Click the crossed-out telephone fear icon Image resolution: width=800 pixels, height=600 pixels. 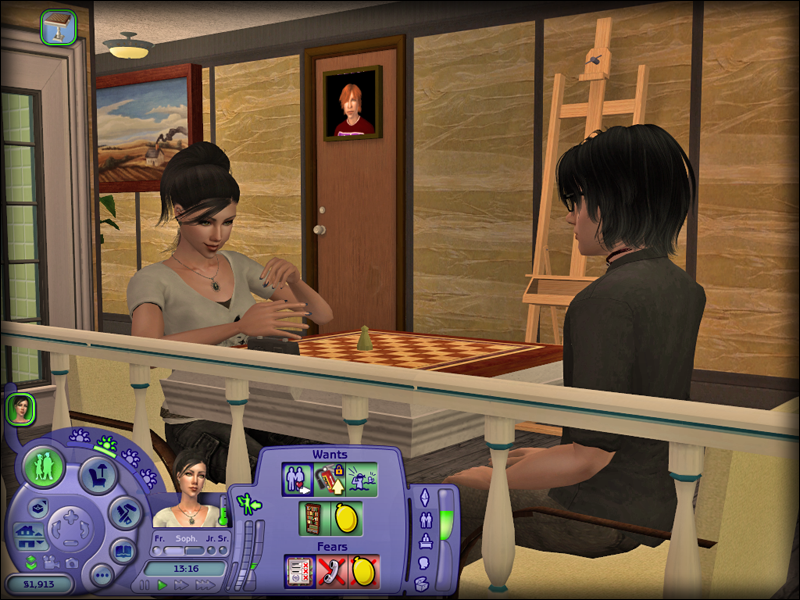(331, 572)
